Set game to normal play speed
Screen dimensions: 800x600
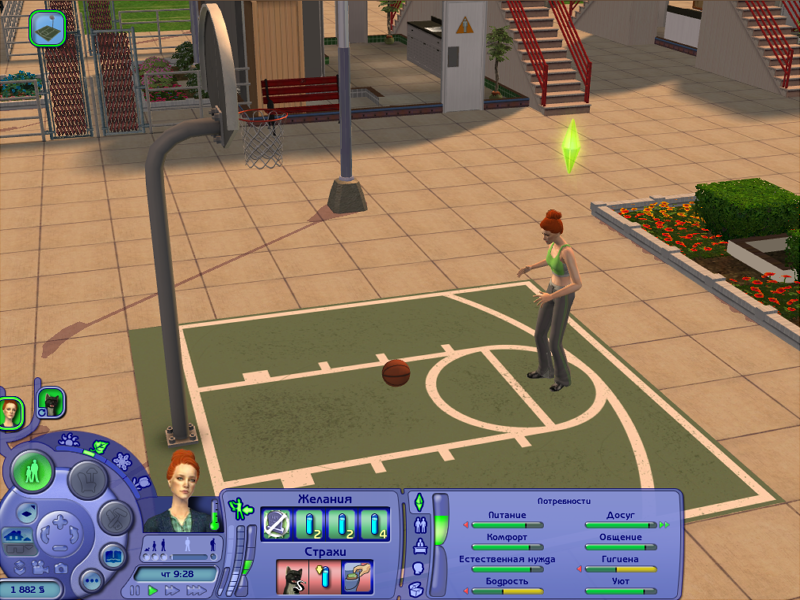[x=153, y=591]
